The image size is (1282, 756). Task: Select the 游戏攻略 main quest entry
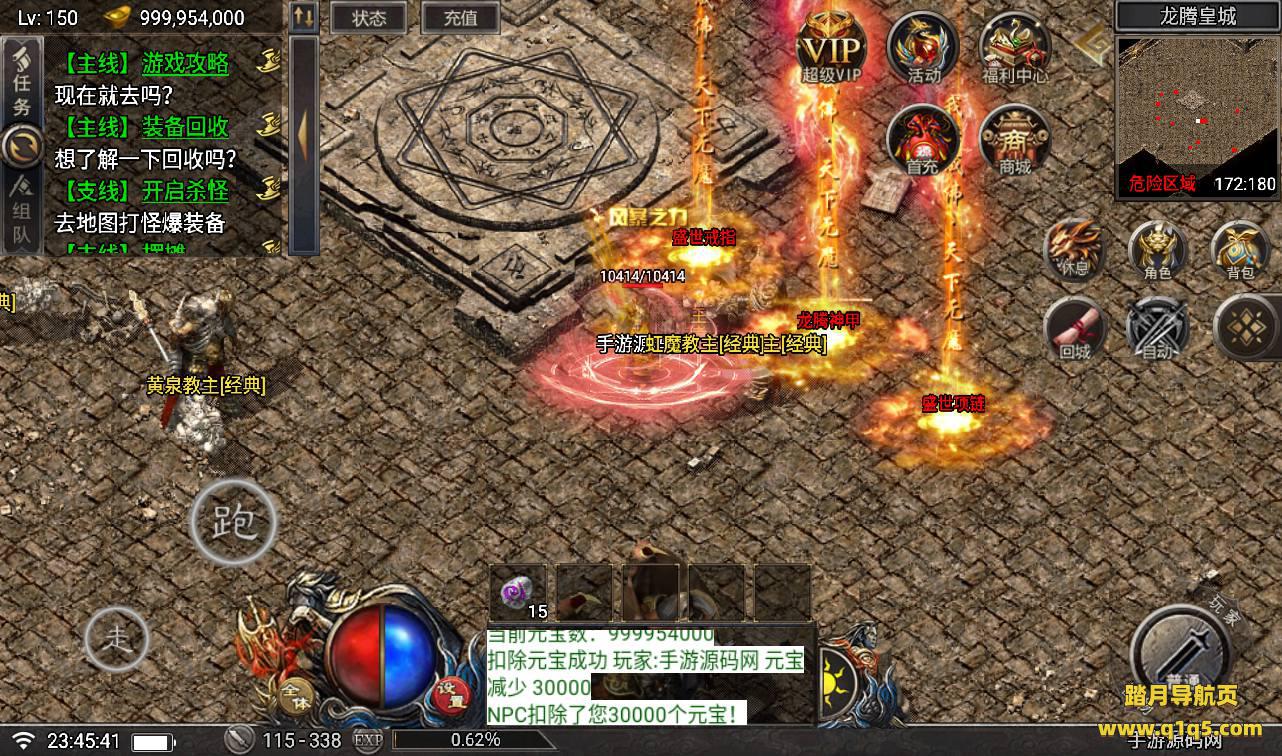(185, 65)
